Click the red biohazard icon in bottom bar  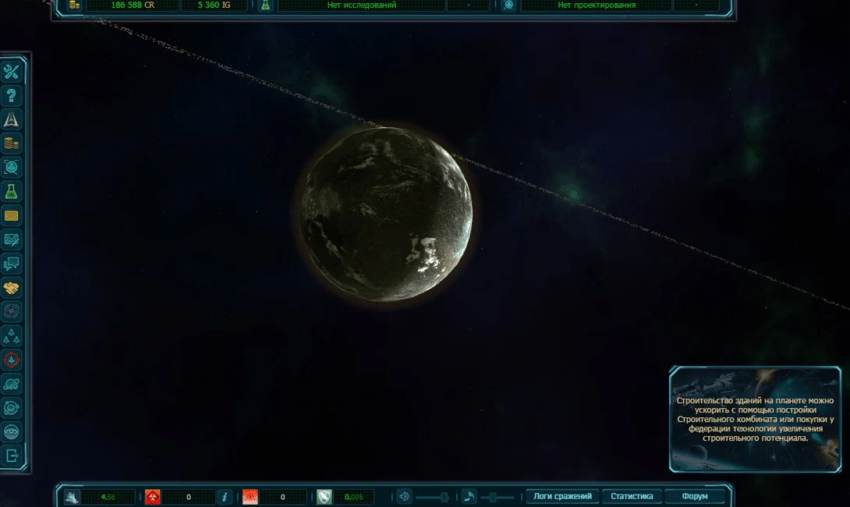[153, 496]
